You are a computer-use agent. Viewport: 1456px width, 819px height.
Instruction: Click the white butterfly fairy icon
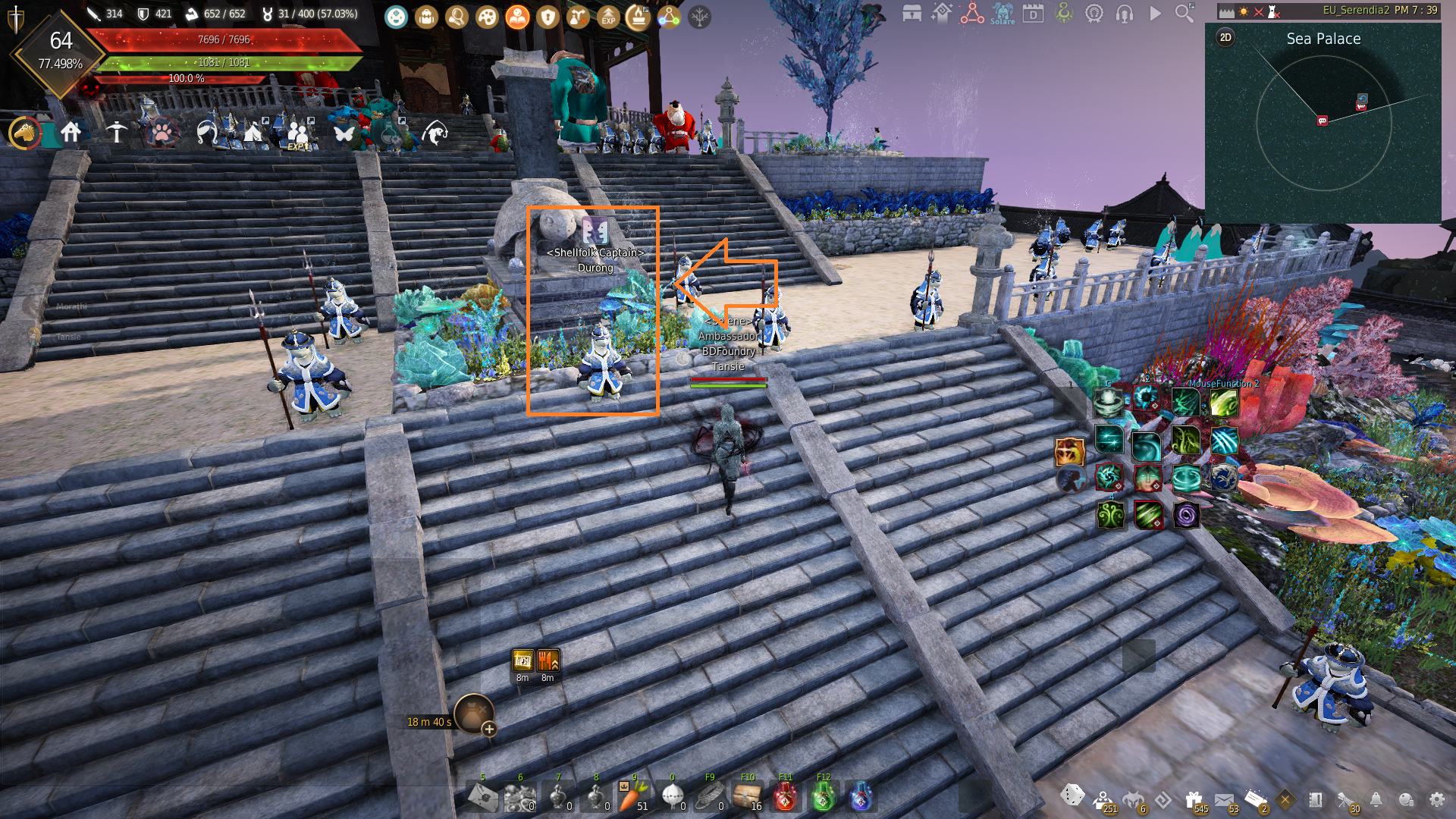click(344, 133)
